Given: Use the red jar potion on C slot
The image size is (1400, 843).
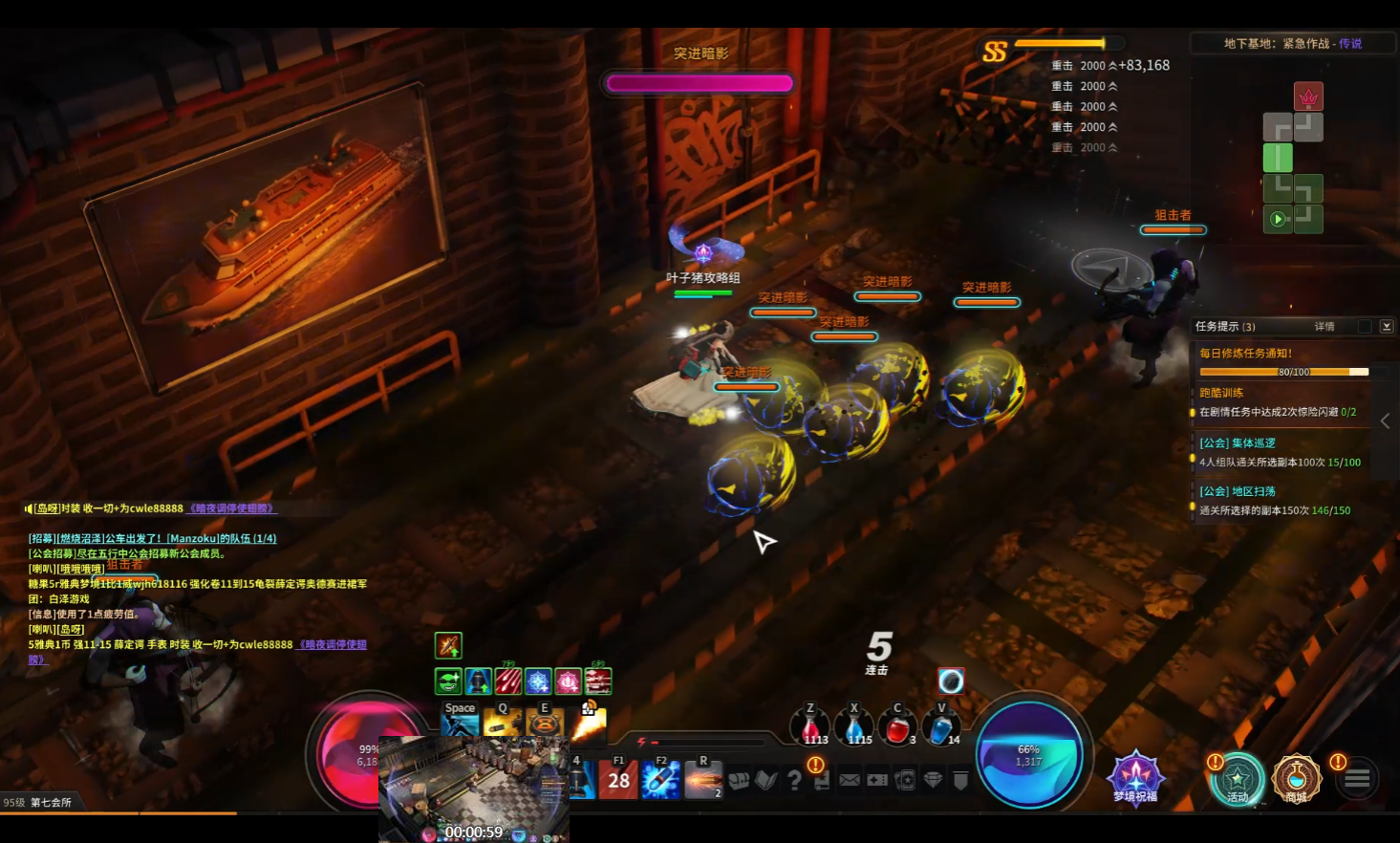Looking at the screenshot, I should coord(897,729).
